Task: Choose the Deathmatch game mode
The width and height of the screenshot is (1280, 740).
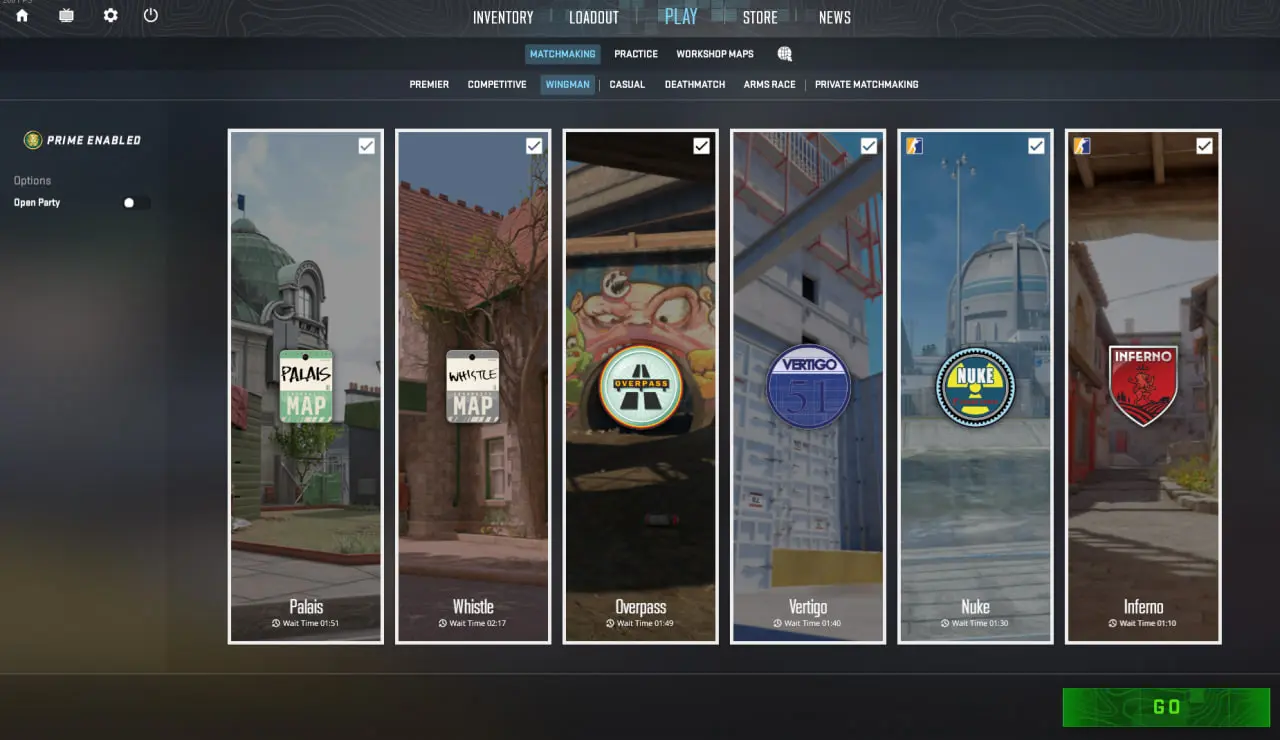Action: [695, 85]
